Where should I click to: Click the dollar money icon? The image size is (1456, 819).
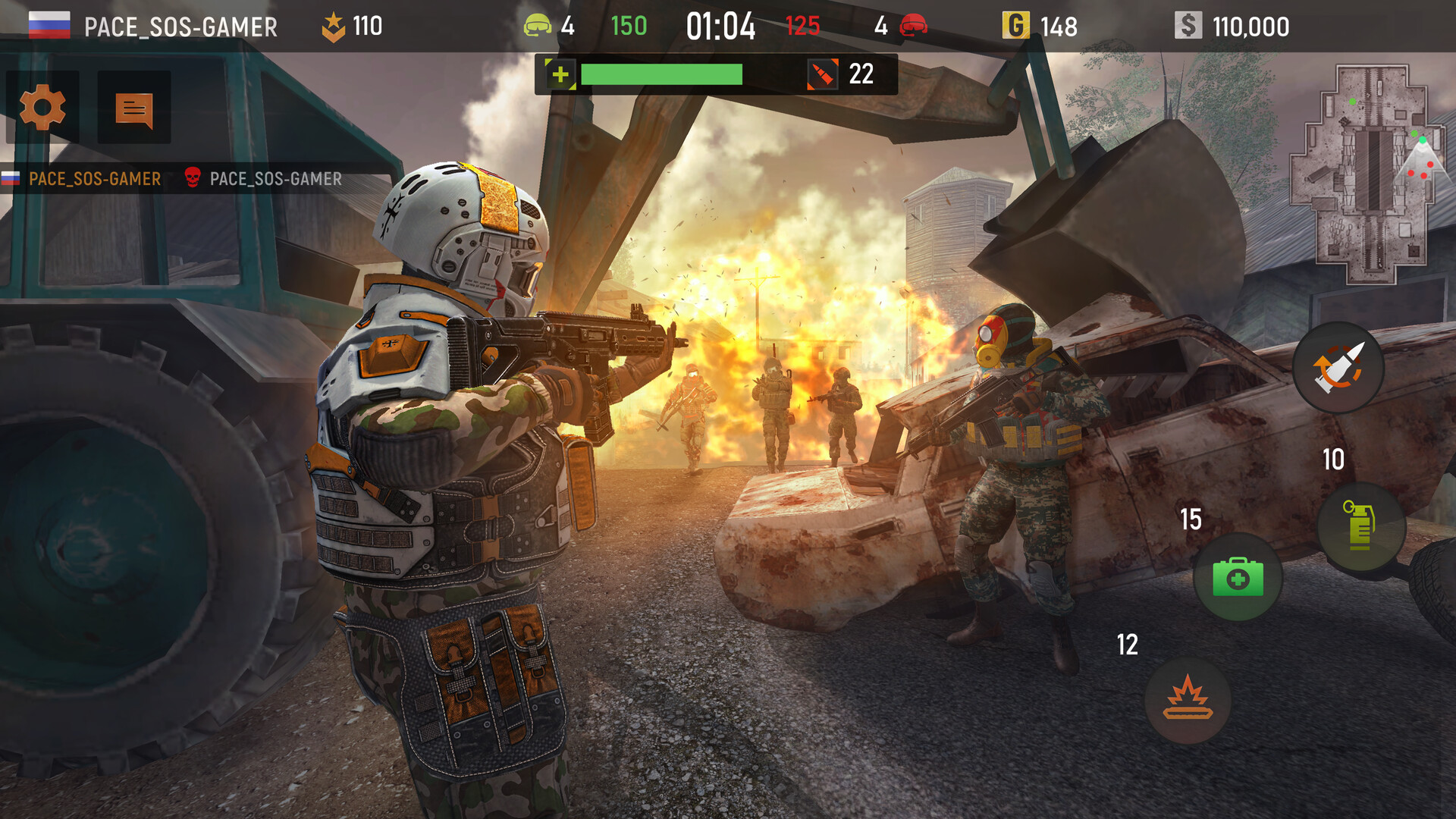[x=1188, y=26]
